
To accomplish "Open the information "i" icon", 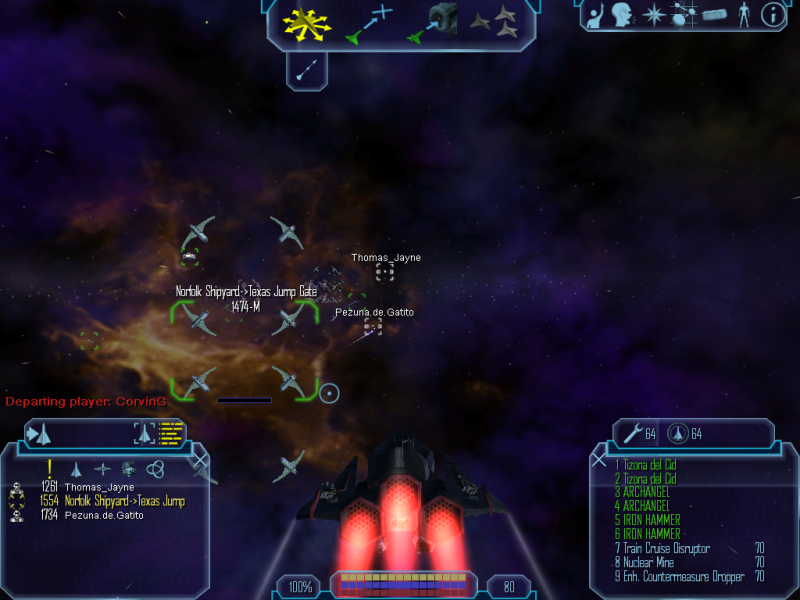I will tap(772, 15).
